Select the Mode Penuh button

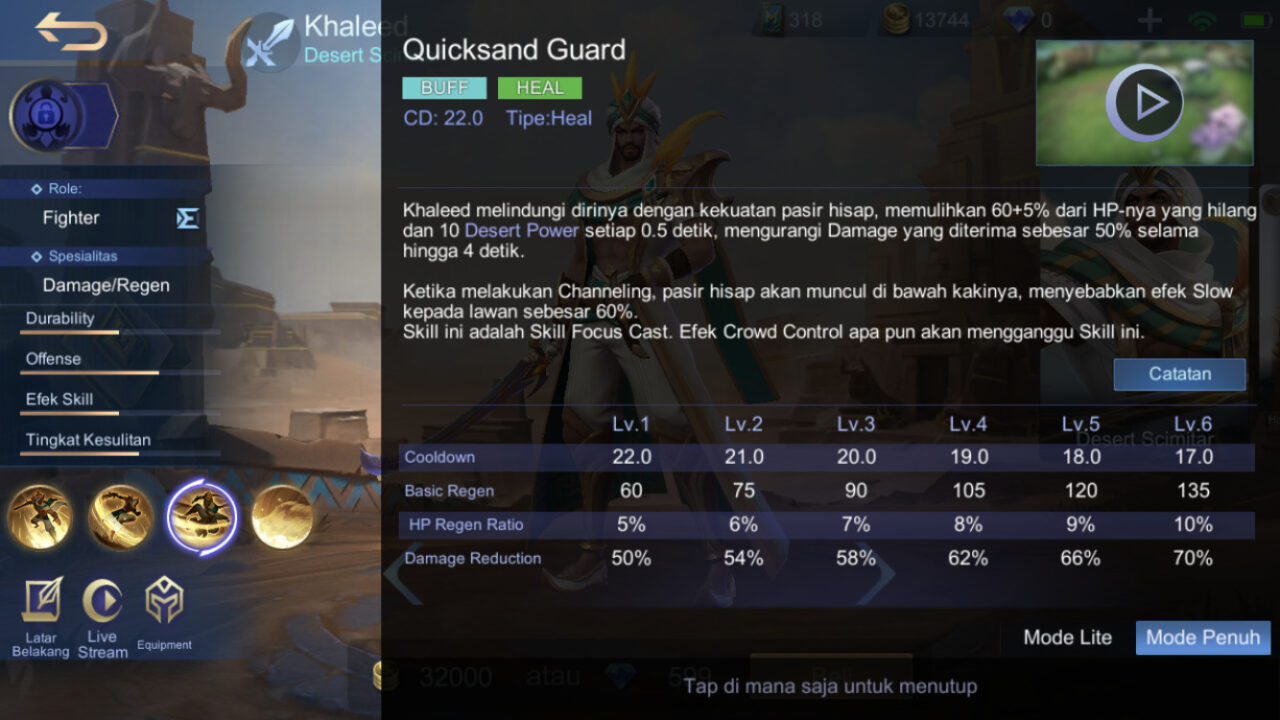(x=1203, y=638)
